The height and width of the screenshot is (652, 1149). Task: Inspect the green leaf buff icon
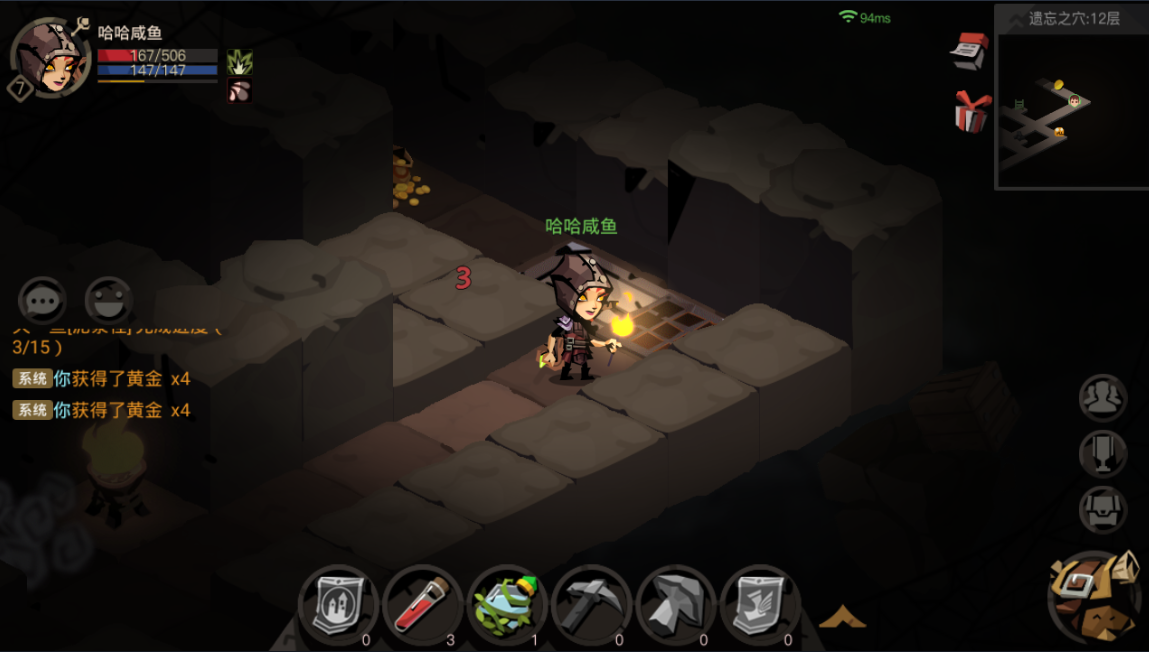pyautogui.click(x=239, y=62)
